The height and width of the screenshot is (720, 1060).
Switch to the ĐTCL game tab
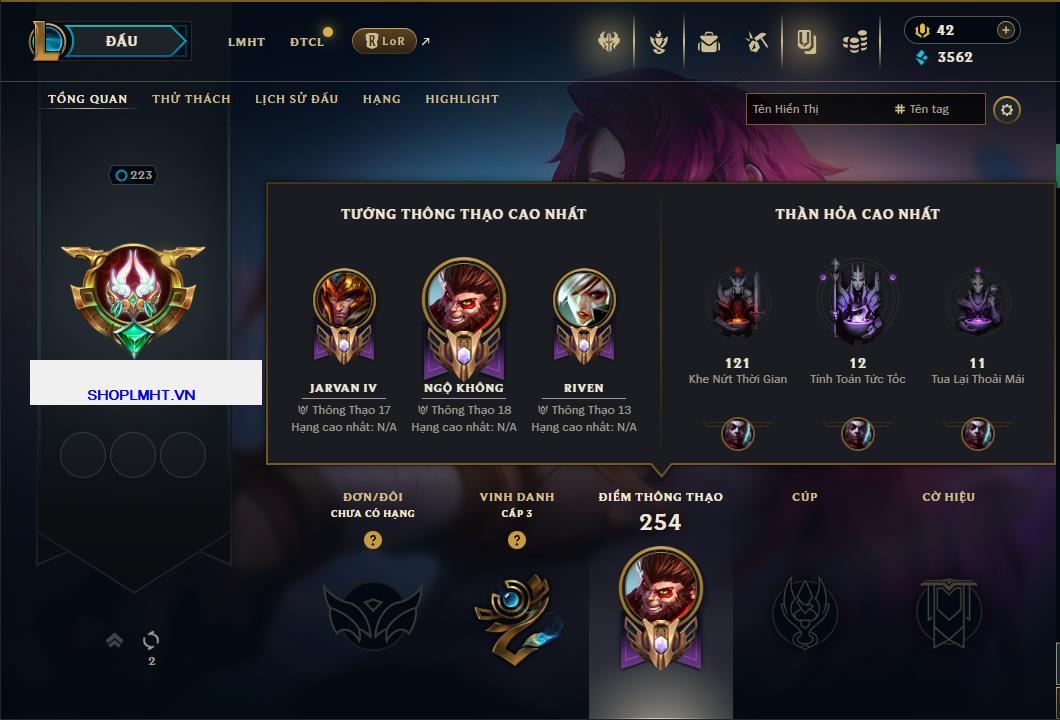click(307, 42)
